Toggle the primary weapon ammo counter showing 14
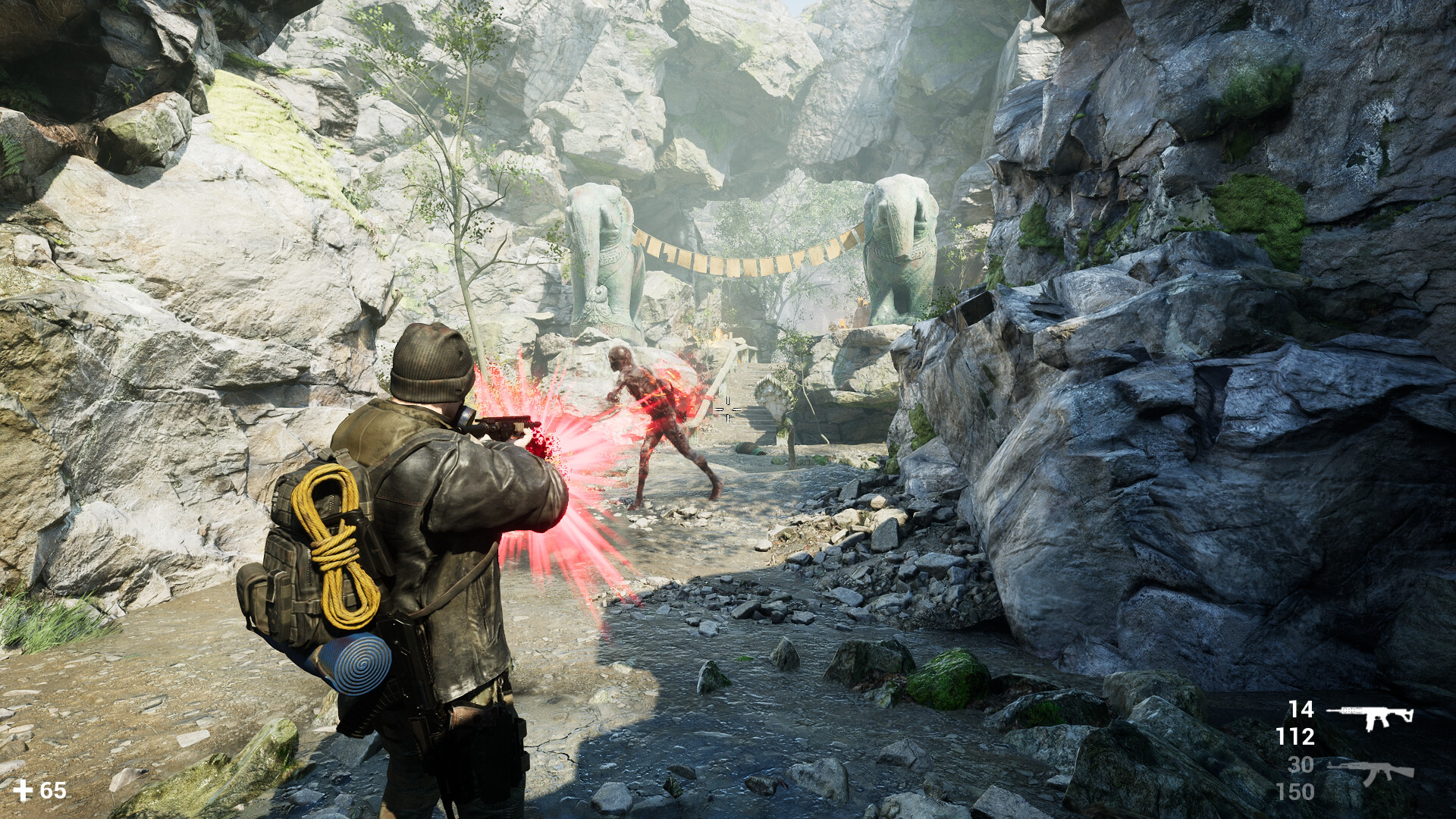Viewport: 1456px width, 819px height. pos(1301,711)
